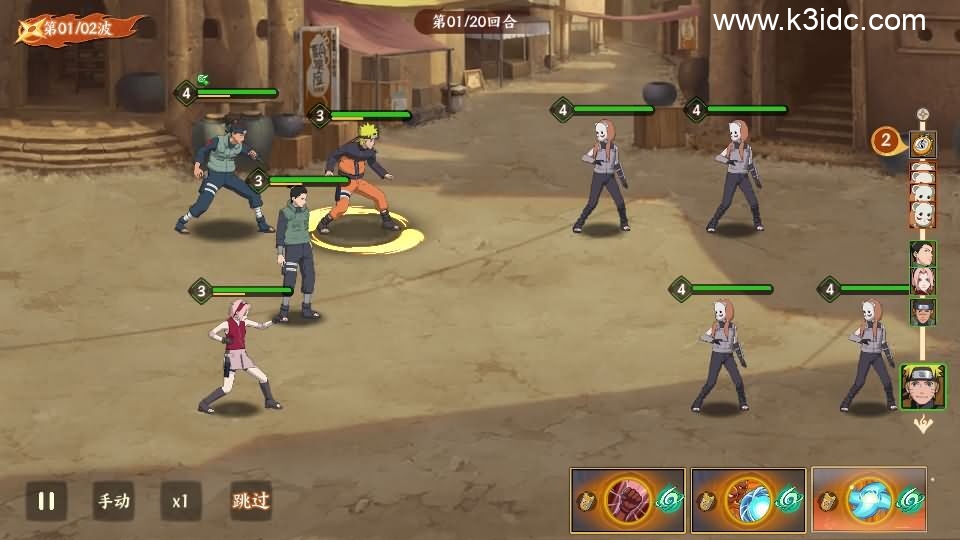Viewport: 960px width, 540px height.
Task: Select Naruto's portrait in the turn order
Action: pos(922,386)
